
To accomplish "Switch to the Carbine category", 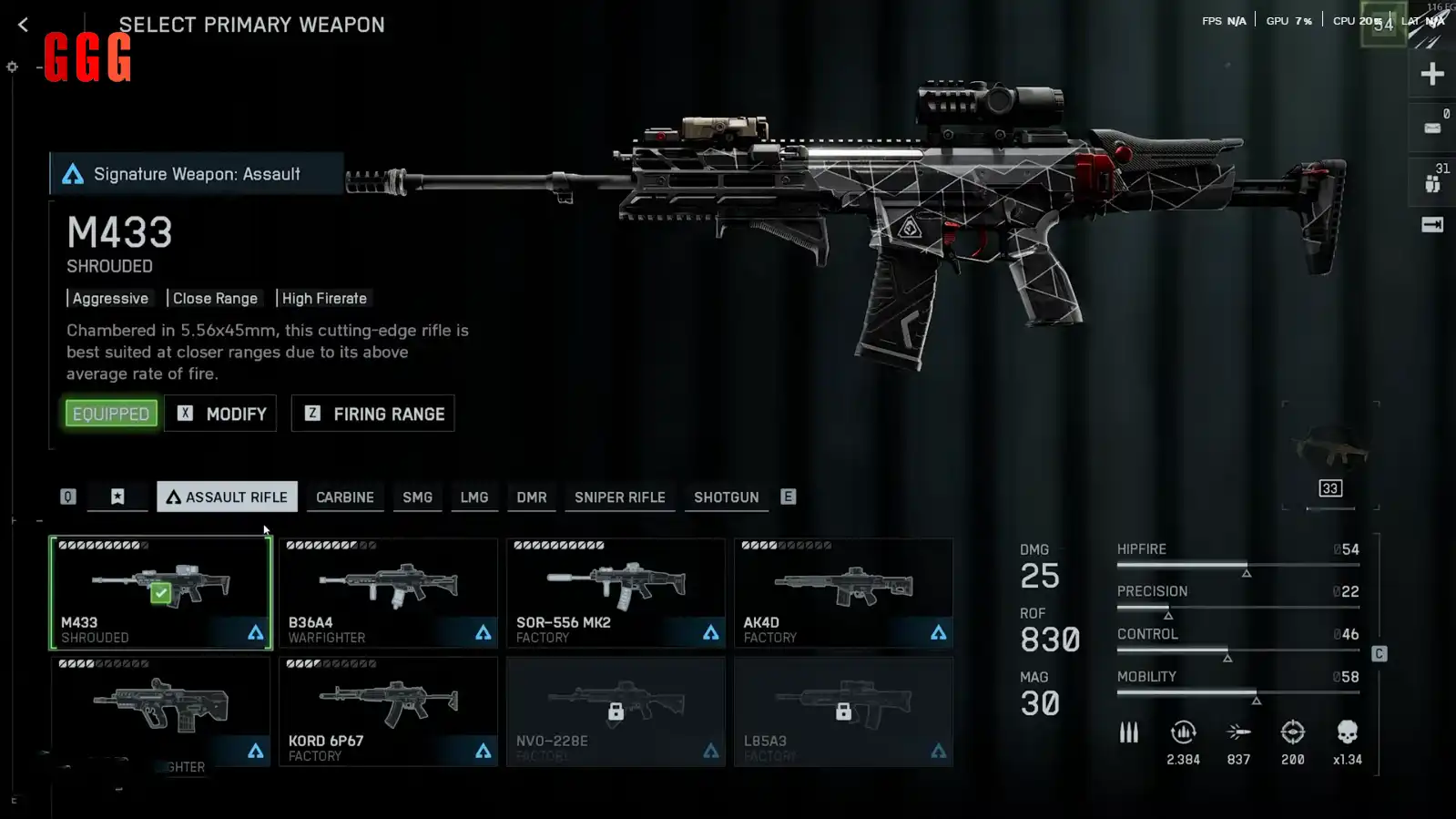I will (344, 497).
